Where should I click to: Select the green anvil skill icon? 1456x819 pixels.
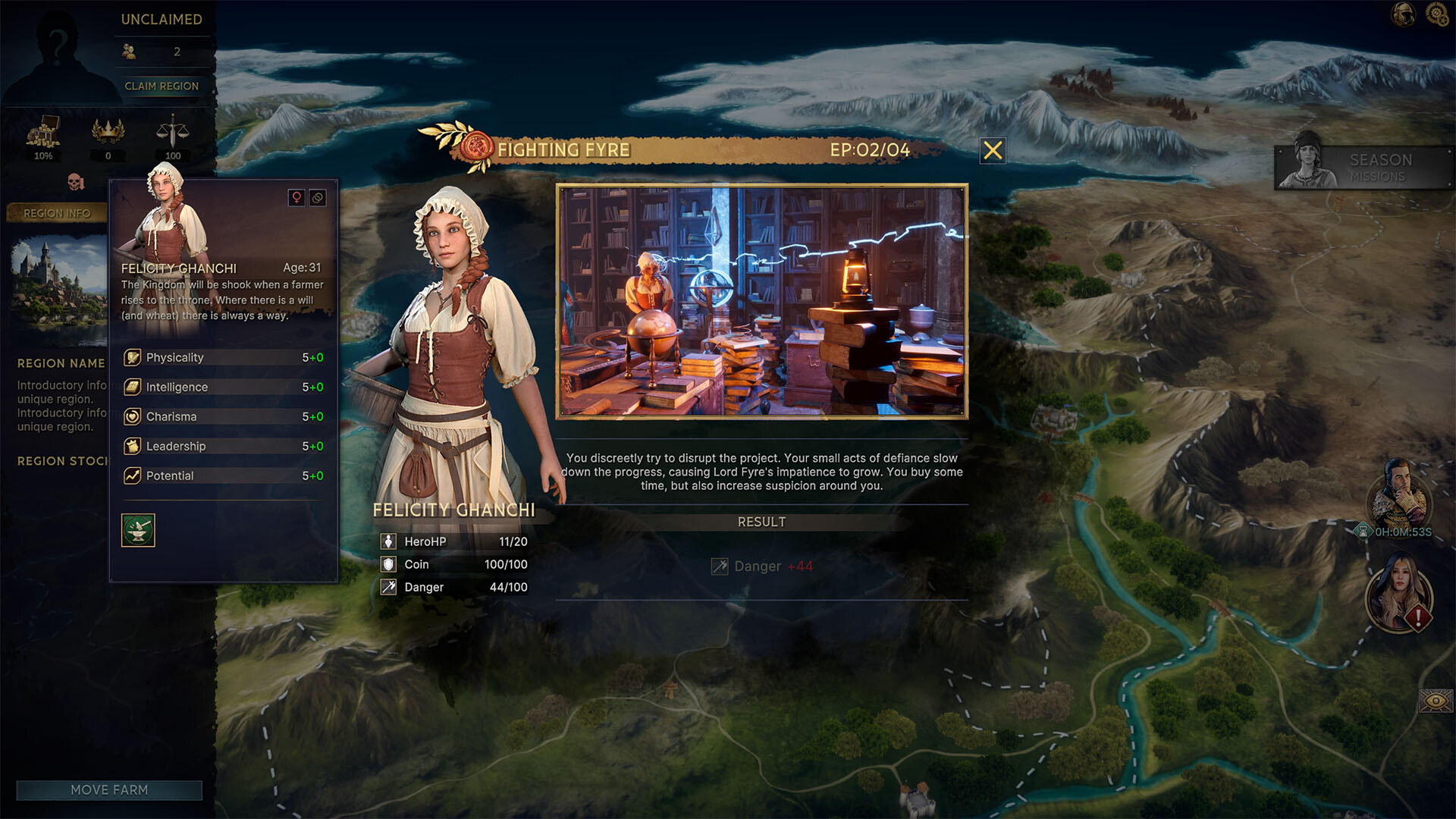tap(138, 530)
